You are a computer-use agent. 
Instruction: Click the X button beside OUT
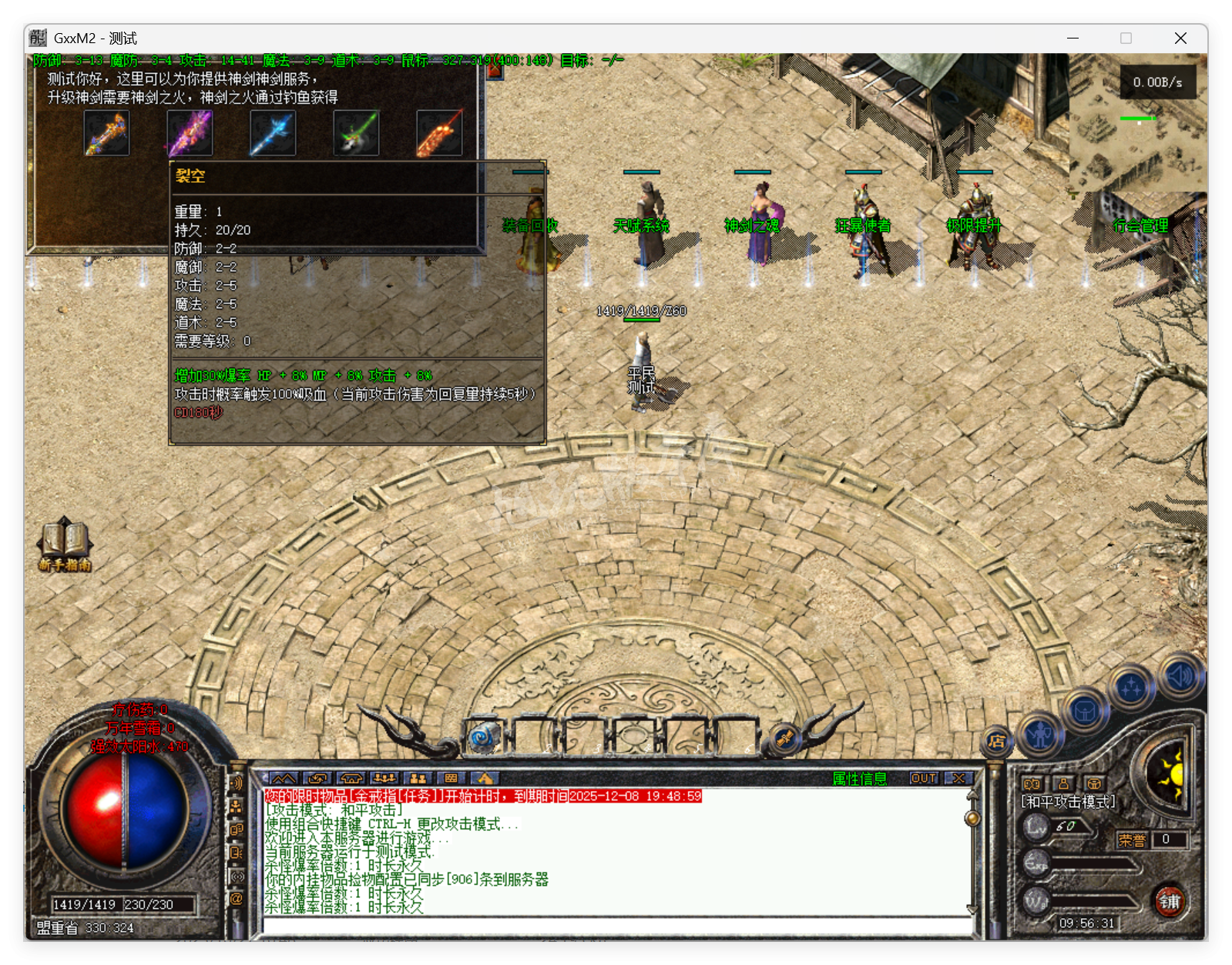958,779
